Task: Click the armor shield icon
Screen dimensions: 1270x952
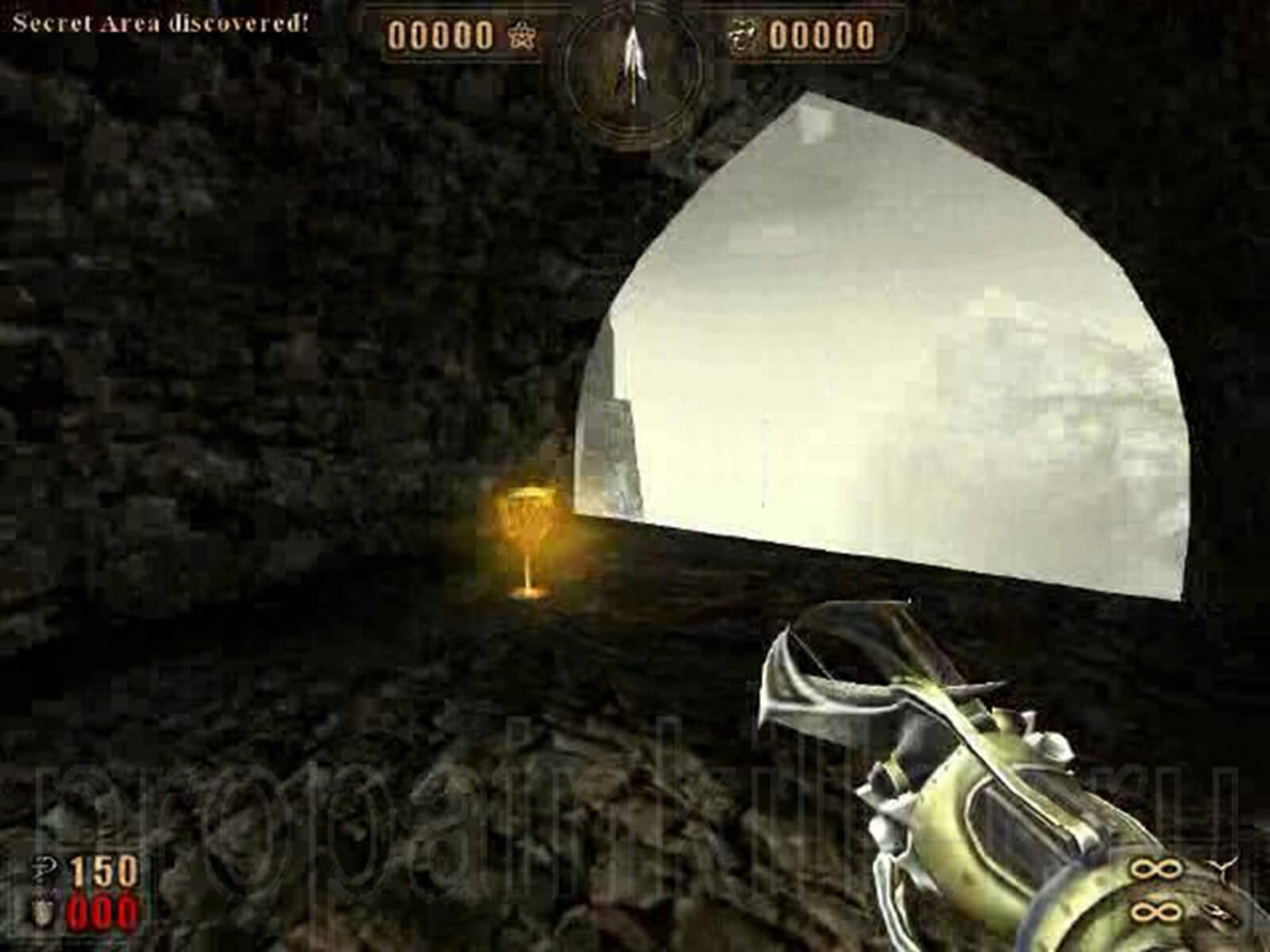Action: pos(43,909)
